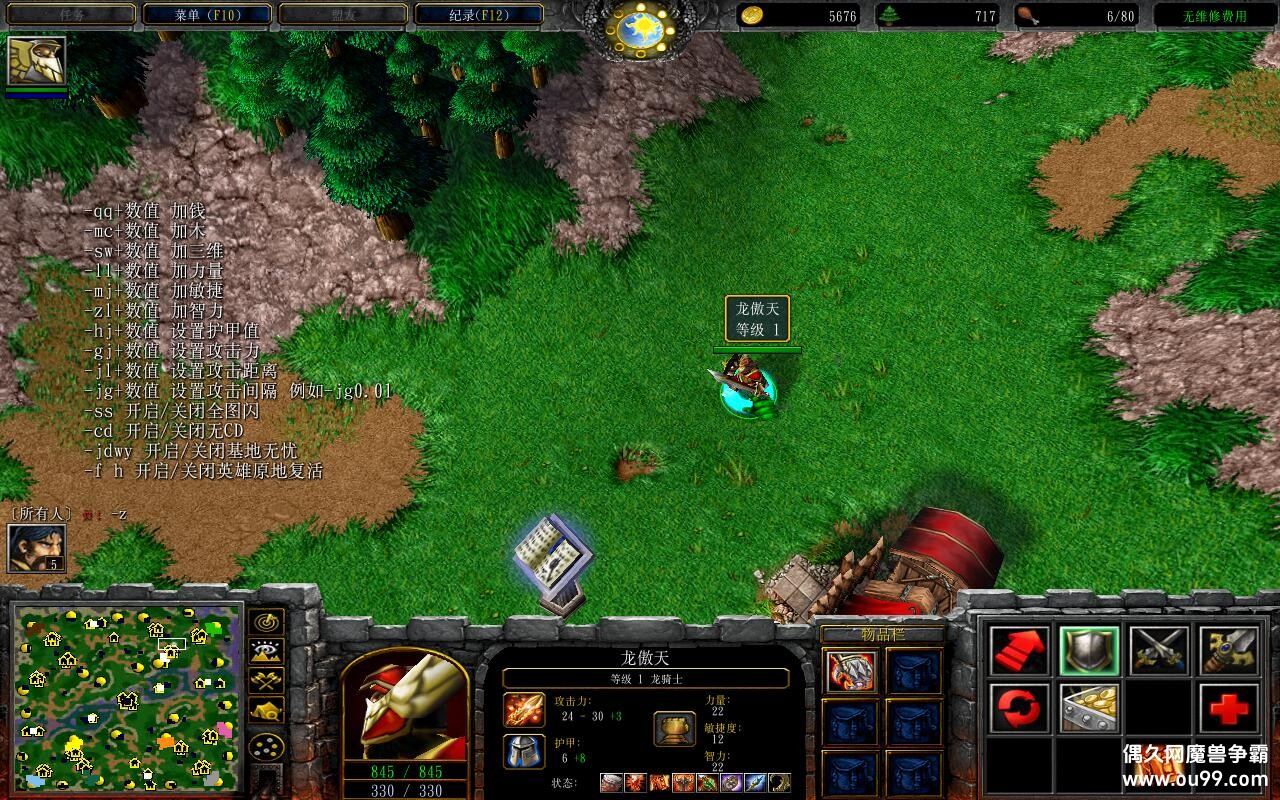The width and height of the screenshot is (1280, 800).
Task: Activate the sword Attack command
Action: 1229,651
